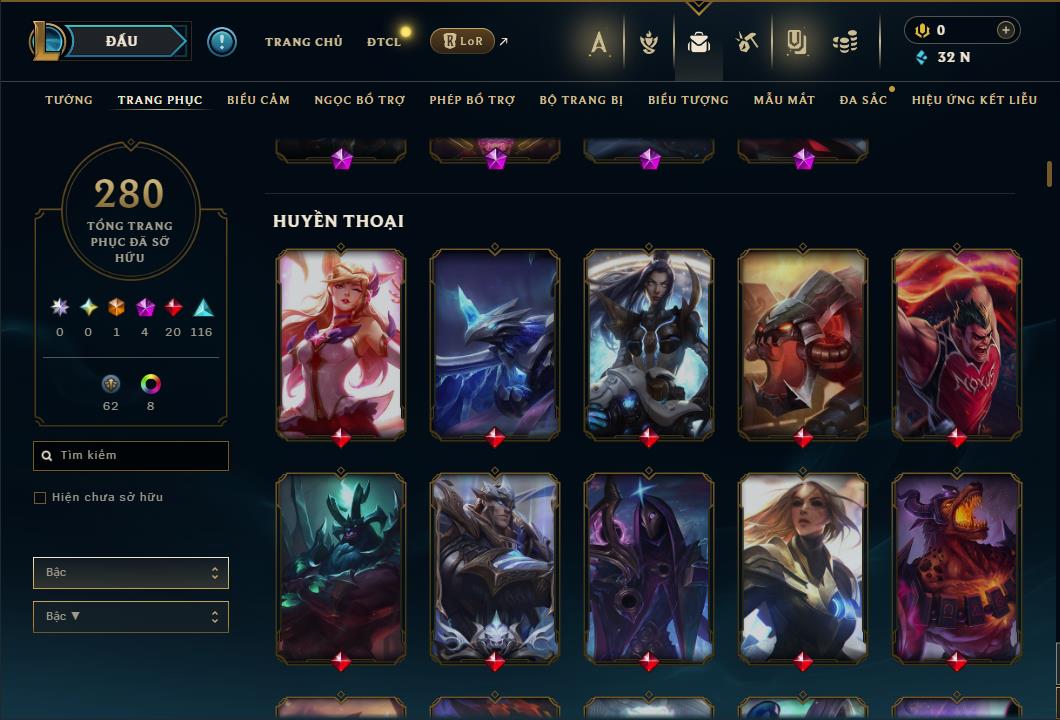Click the Tìm kiếm search field
1060x720 pixels.
(x=131, y=456)
